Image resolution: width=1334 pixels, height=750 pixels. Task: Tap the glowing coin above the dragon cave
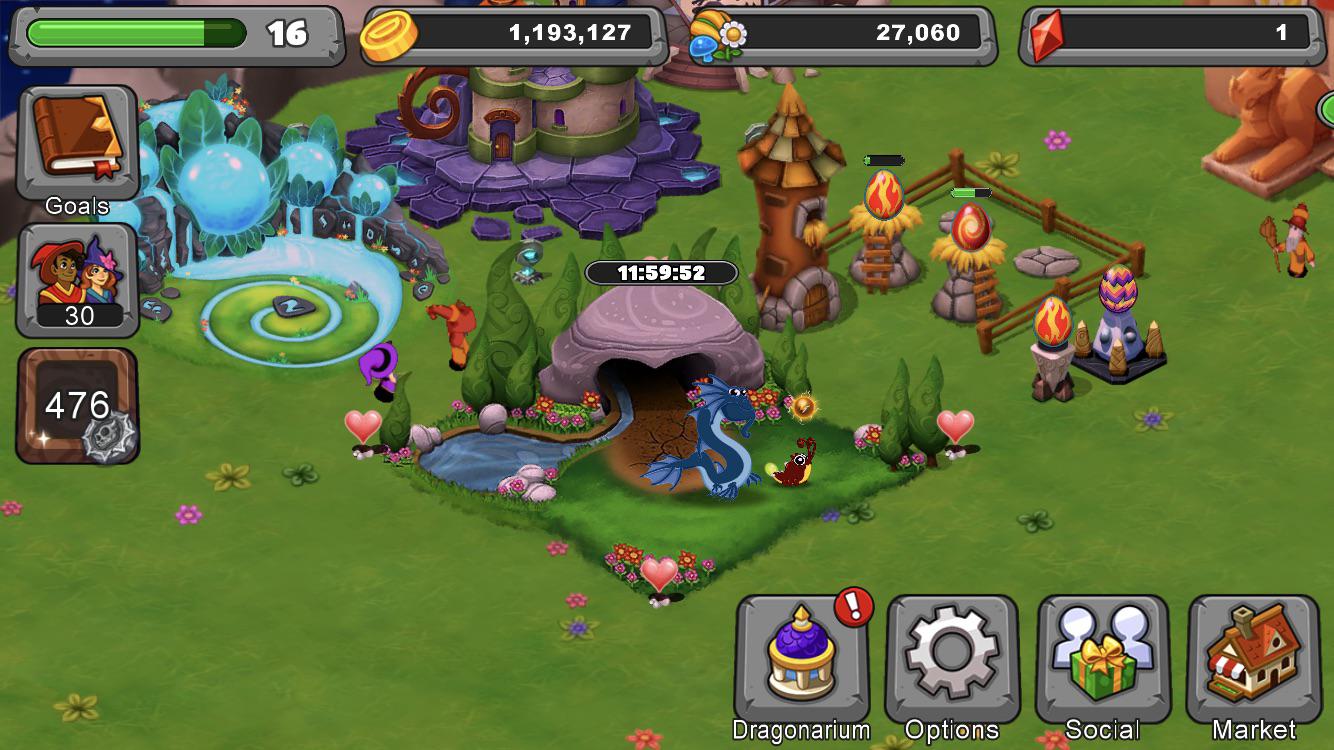tap(806, 407)
